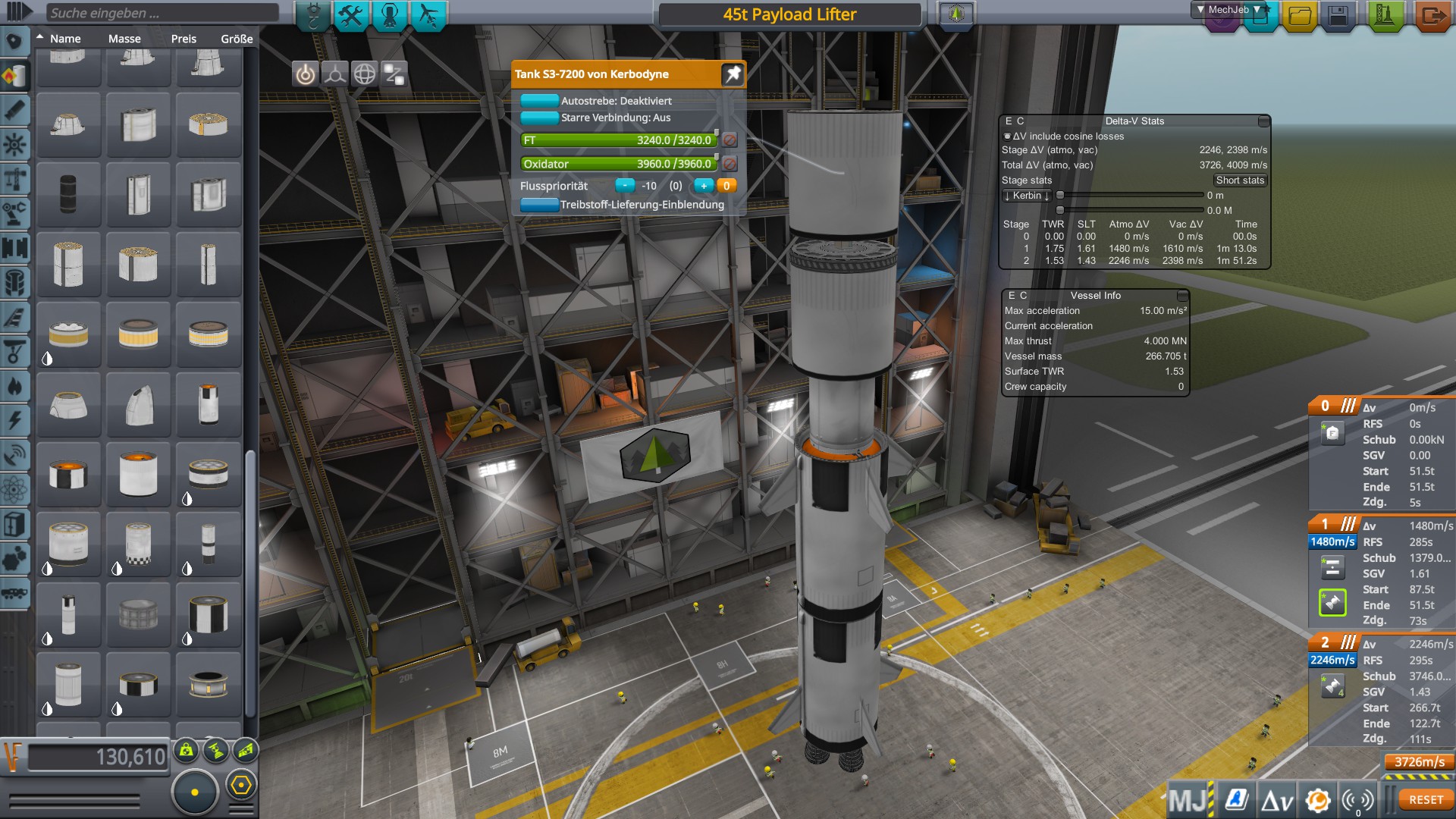Increase Flusspriorität with the plus button
Viewport: 1456px width, 819px height.
point(704,186)
